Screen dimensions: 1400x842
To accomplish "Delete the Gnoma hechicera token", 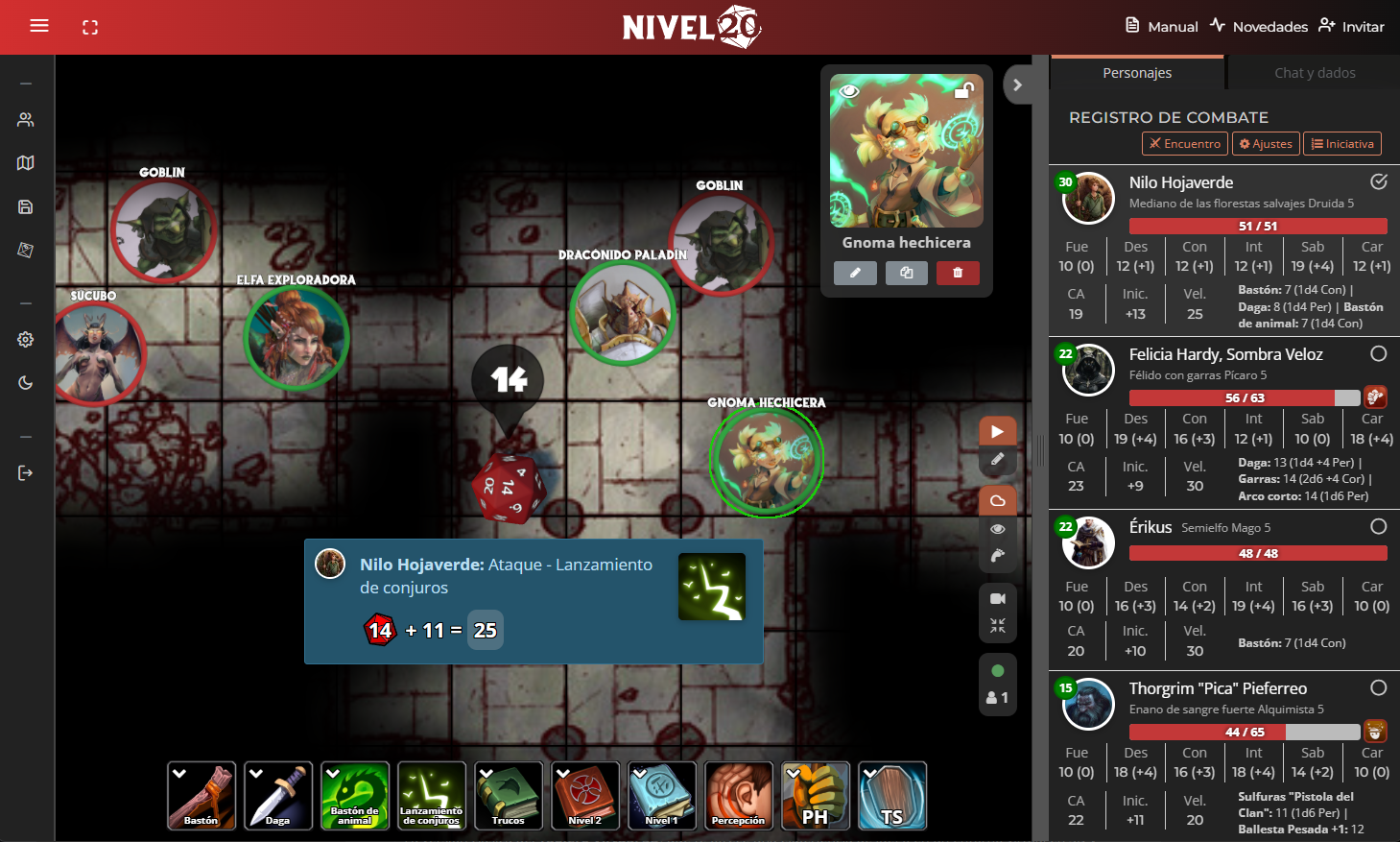I will coord(958,273).
